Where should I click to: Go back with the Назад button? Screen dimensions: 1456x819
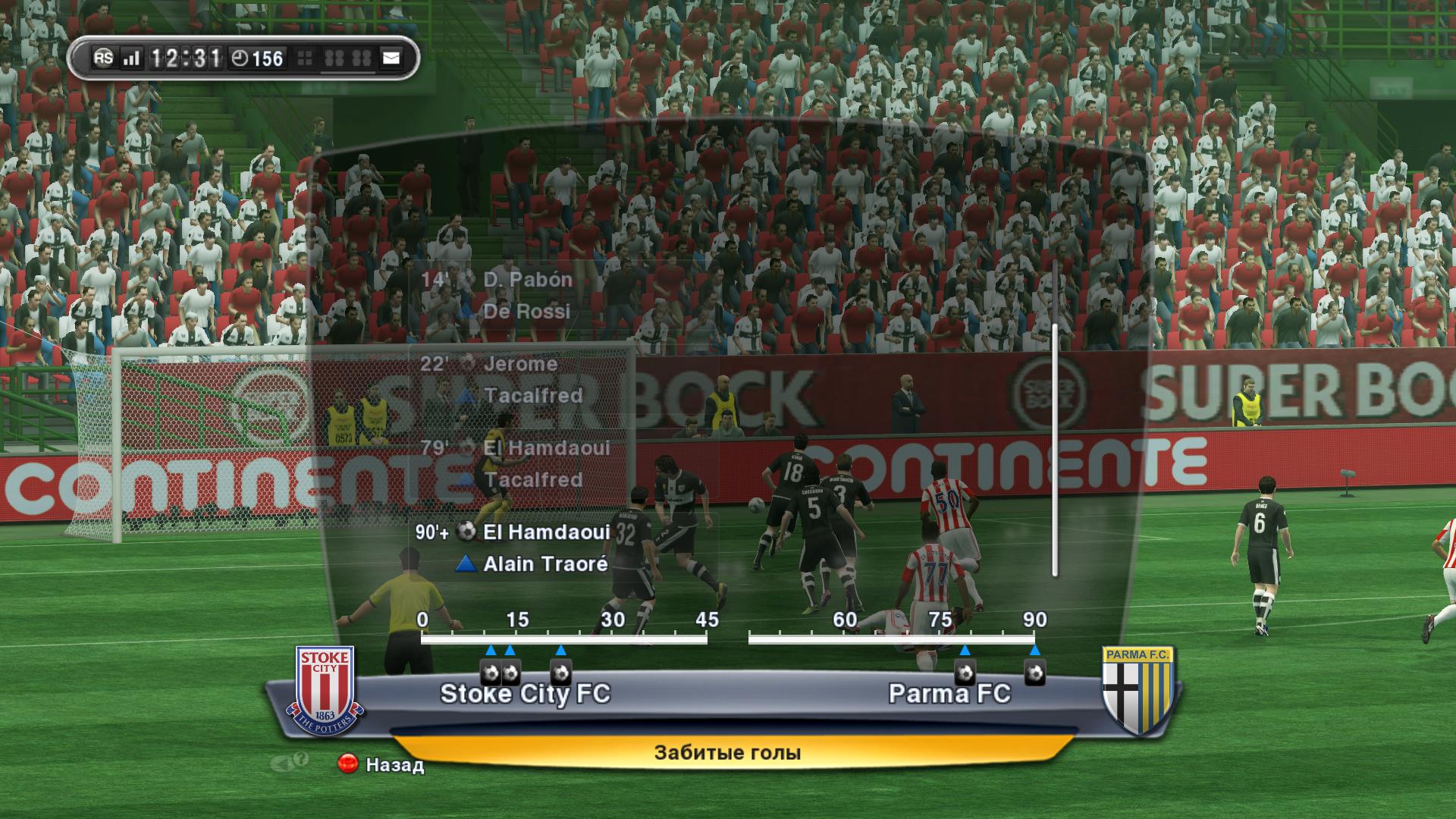tap(381, 764)
